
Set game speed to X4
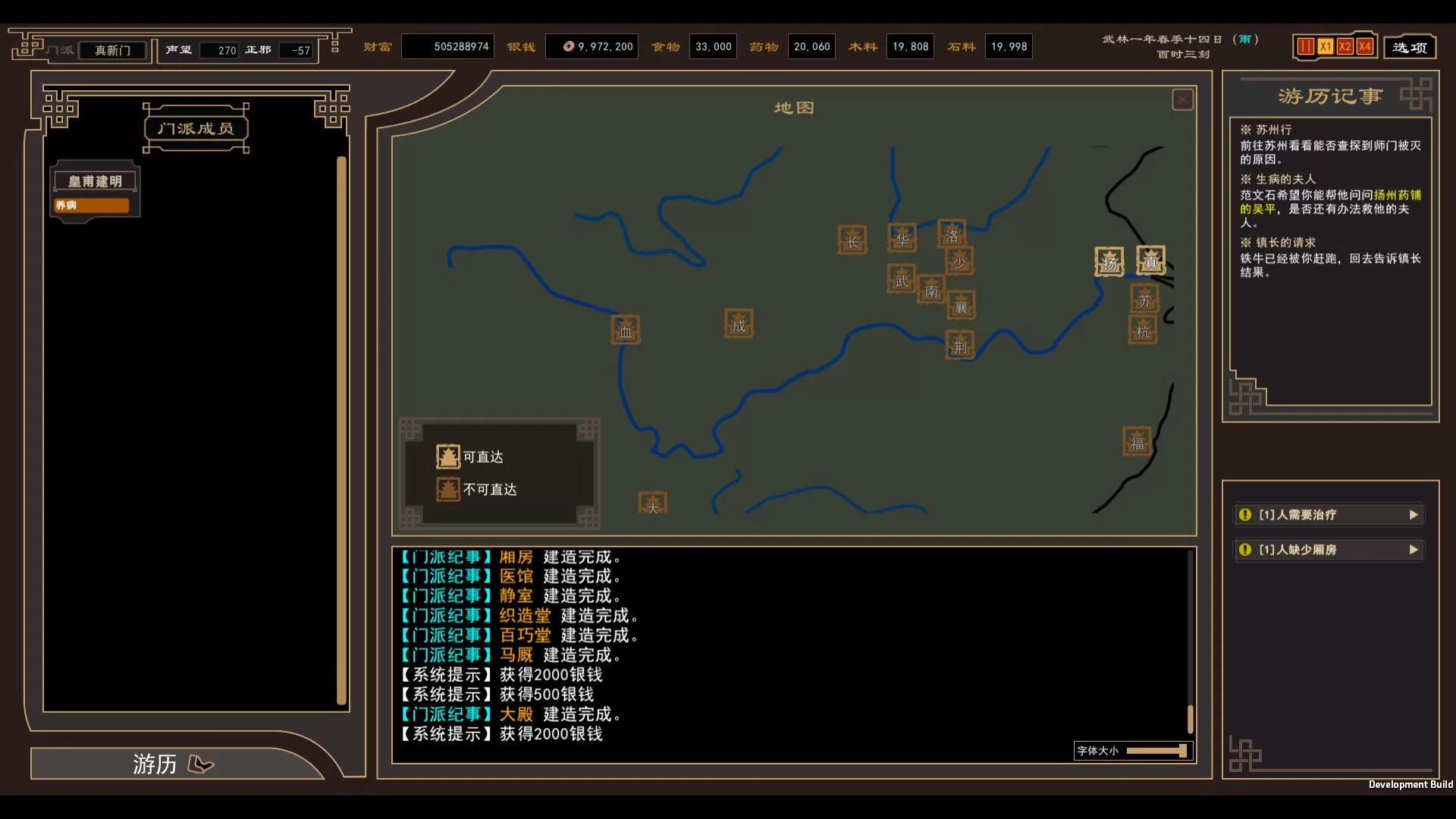1364,47
